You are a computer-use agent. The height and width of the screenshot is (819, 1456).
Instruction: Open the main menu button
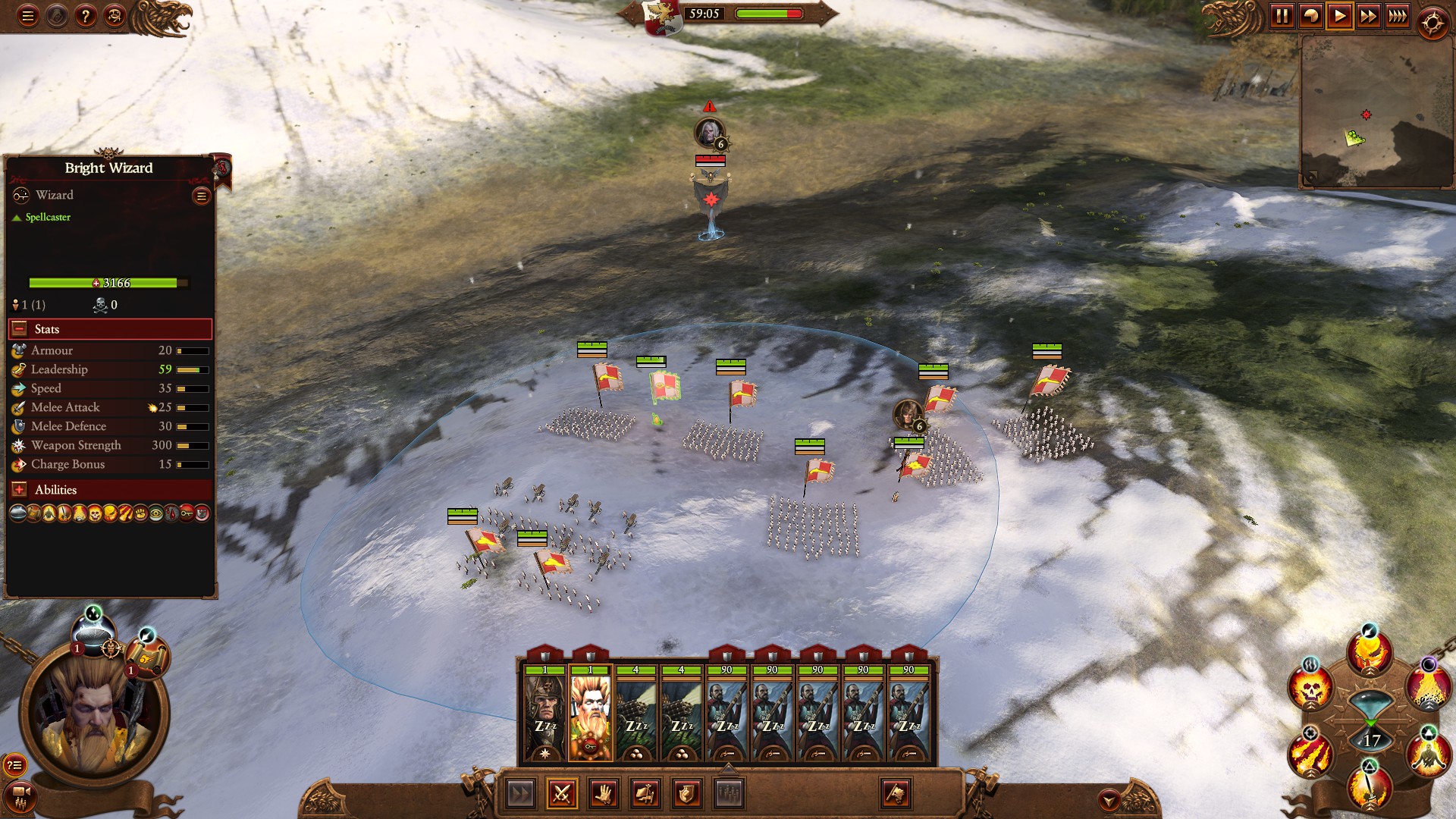pyautogui.click(x=28, y=16)
